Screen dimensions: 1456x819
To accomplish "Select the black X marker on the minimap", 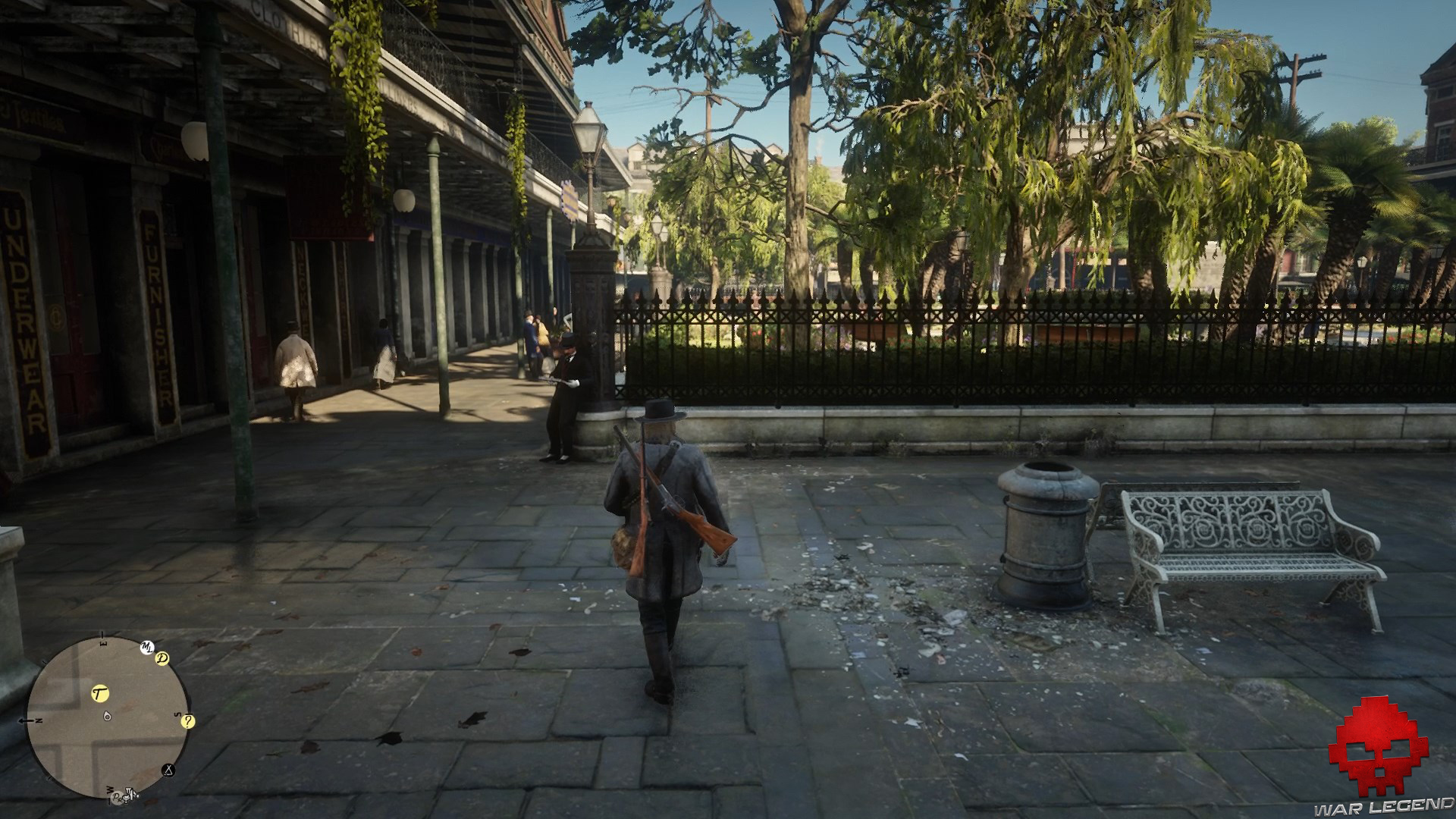I will click(167, 770).
